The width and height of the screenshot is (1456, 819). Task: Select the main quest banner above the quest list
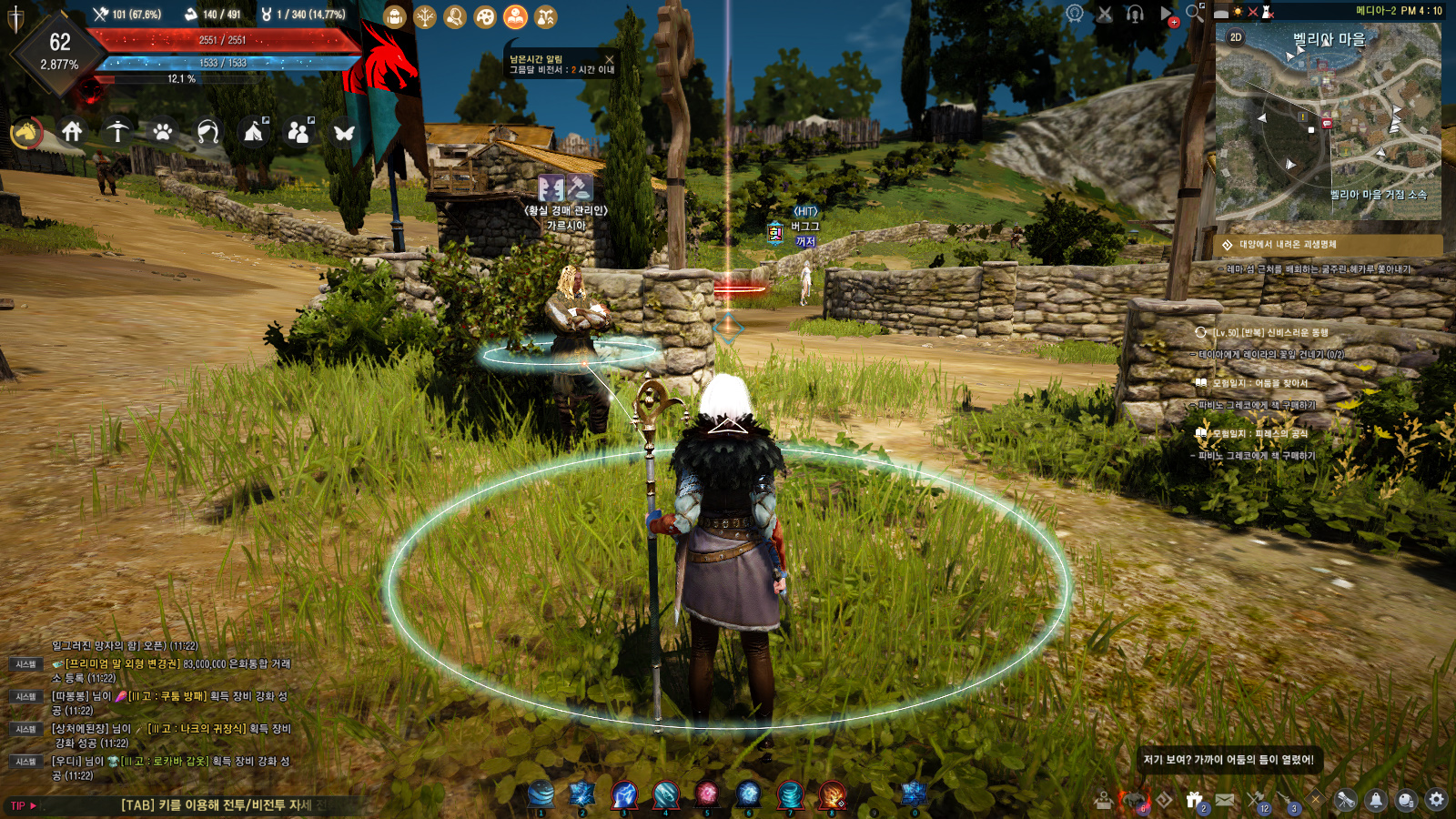[x=1329, y=245]
